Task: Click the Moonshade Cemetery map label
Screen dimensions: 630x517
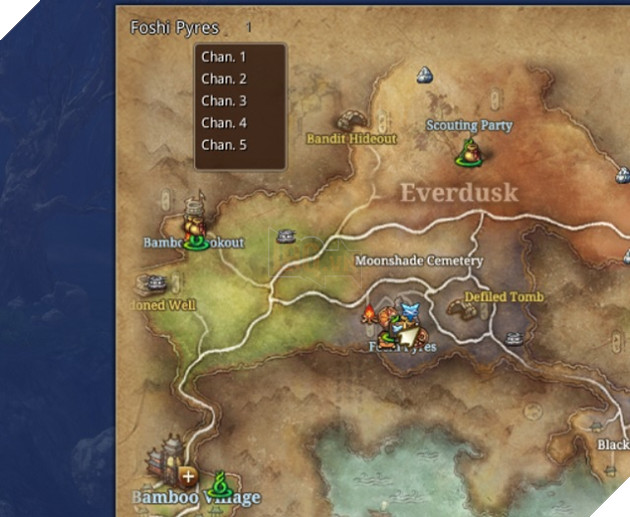Action: tap(419, 261)
